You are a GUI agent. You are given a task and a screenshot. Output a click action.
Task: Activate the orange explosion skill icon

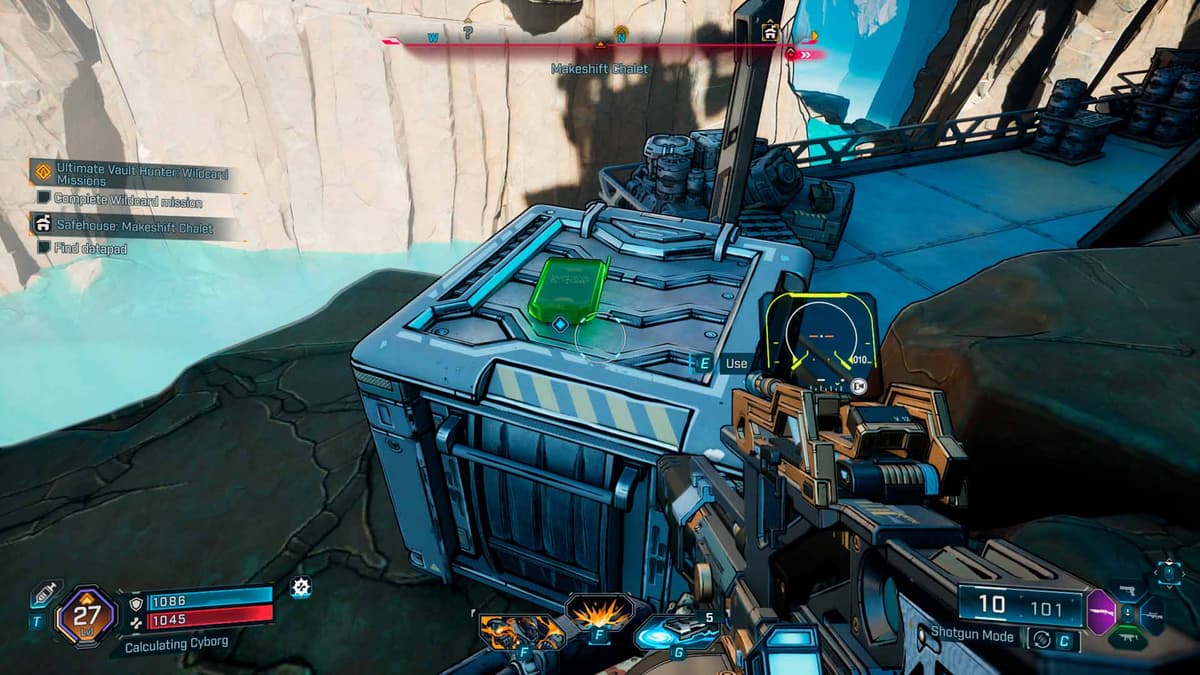click(x=599, y=610)
